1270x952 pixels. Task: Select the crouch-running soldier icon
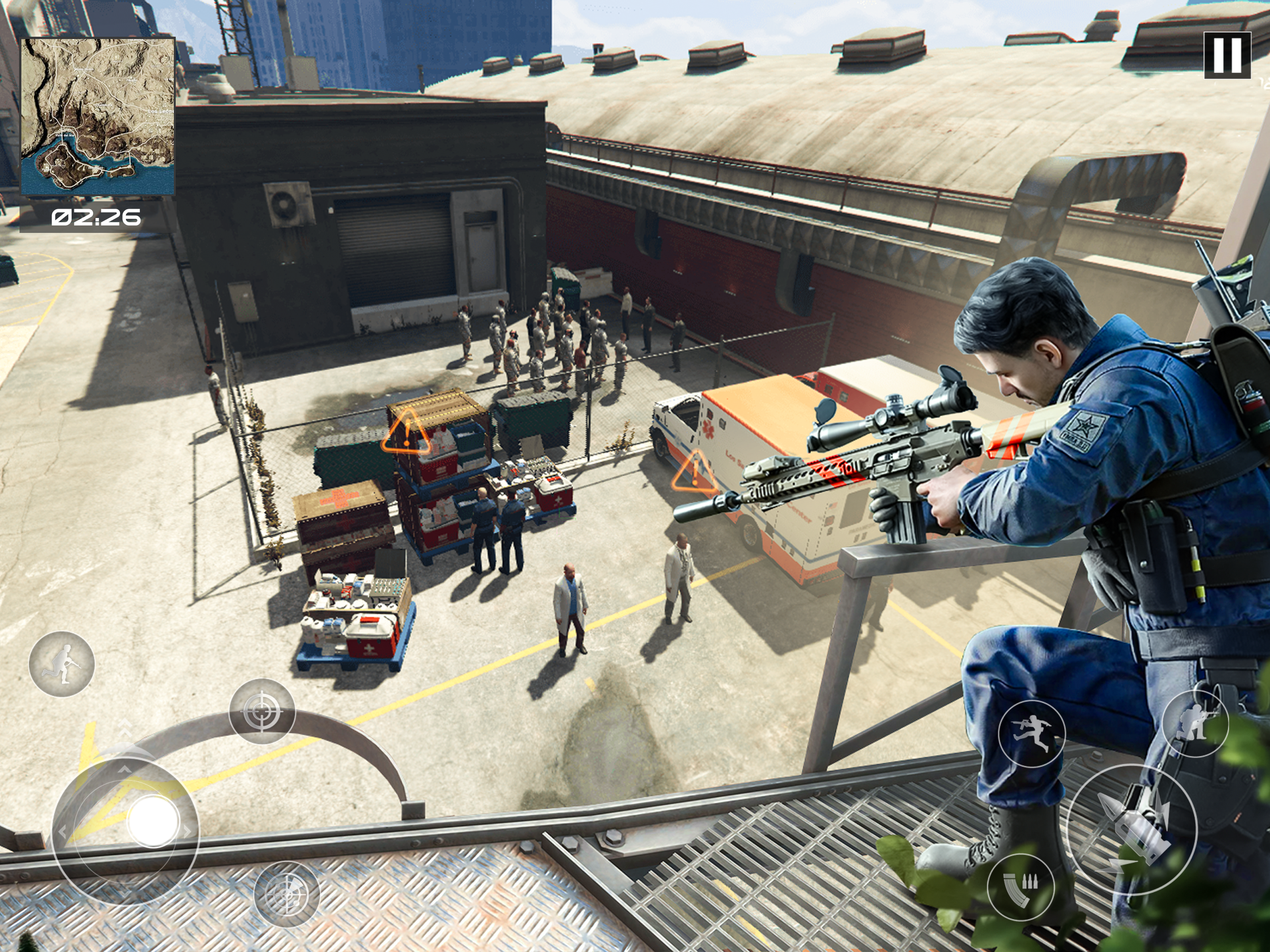pyautogui.click(x=62, y=664)
